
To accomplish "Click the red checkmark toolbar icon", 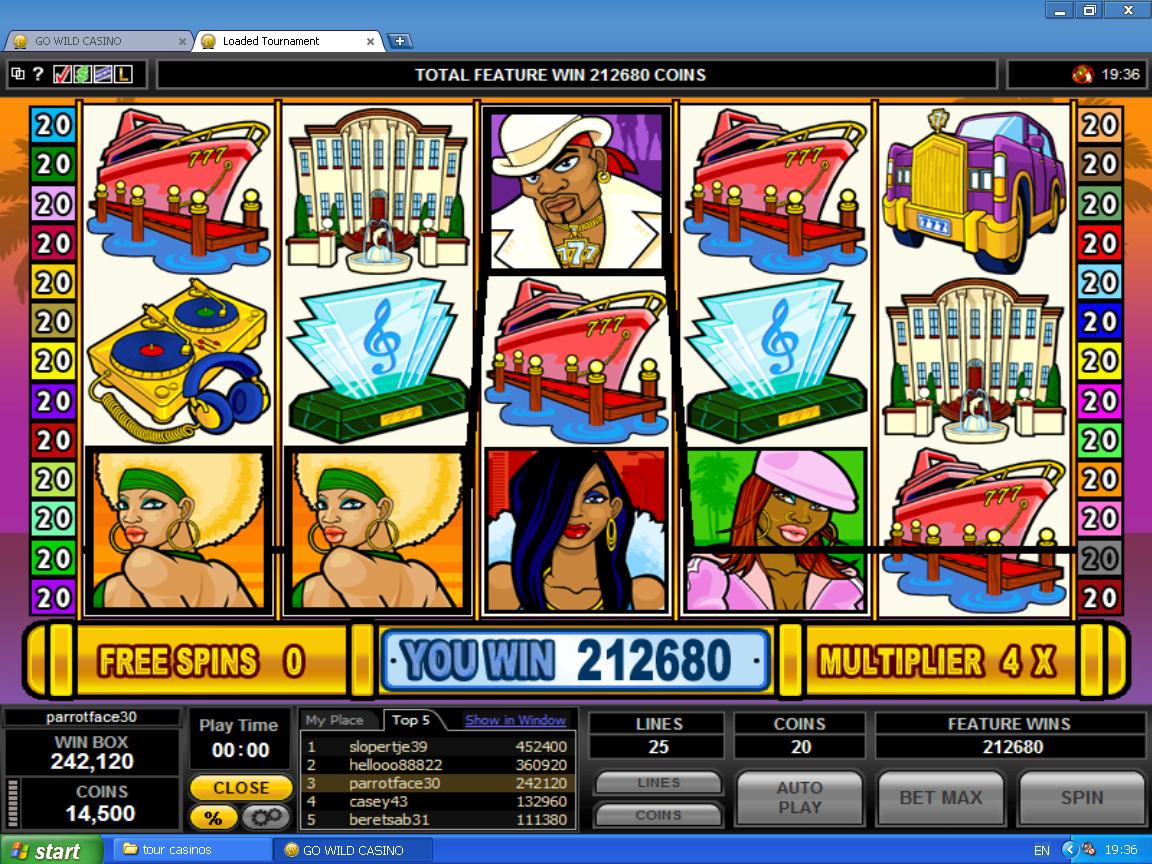I will [62, 74].
